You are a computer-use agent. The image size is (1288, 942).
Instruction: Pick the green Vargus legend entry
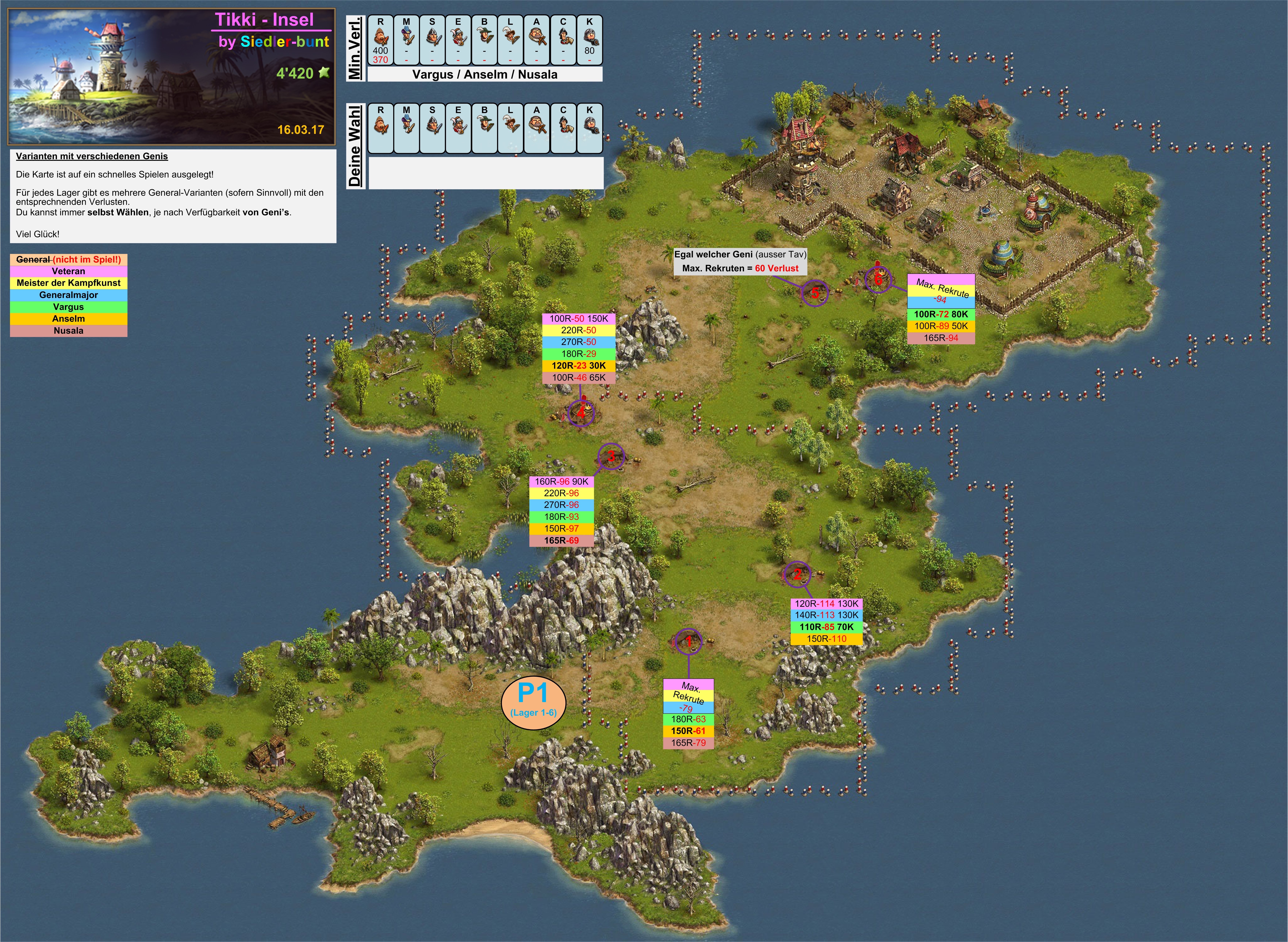point(68,307)
